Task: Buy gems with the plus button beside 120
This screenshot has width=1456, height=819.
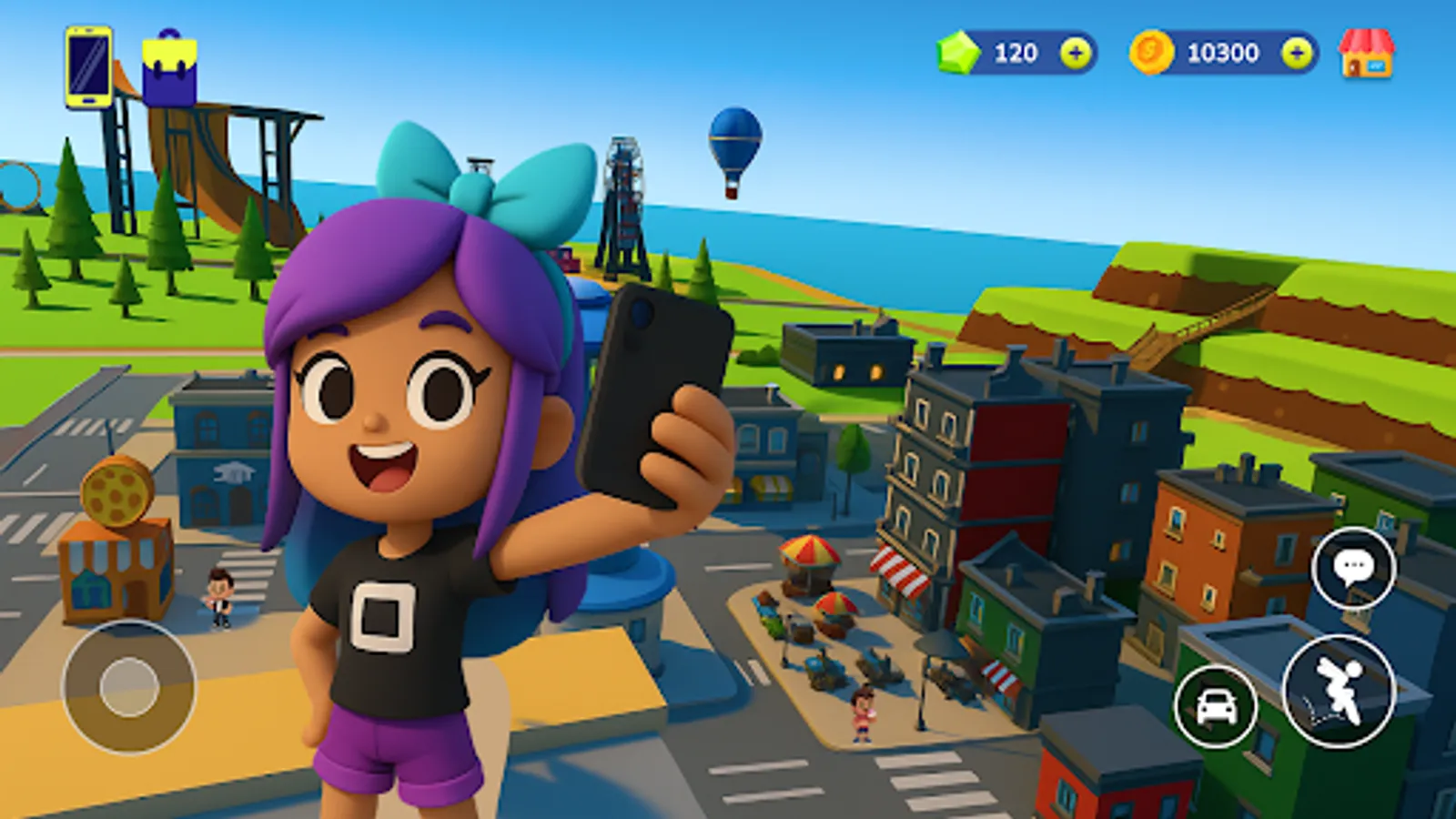Action: [x=1076, y=53]
